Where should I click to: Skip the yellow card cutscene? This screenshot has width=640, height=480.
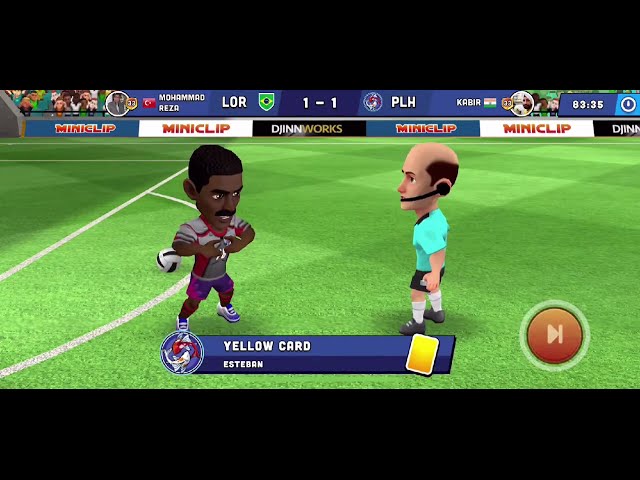click(x=554, y=335)
